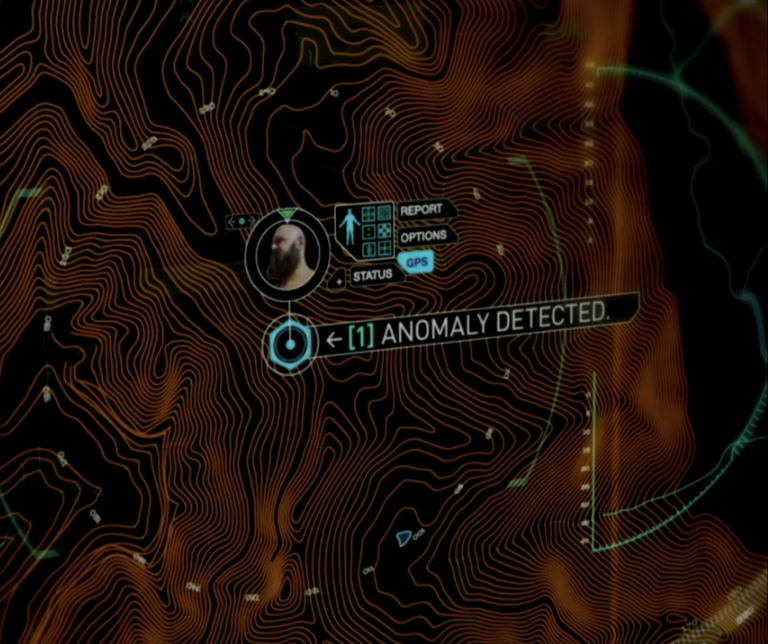768x644 pixels.
Task: Click the circular character portrait
Action: (288, 254)
